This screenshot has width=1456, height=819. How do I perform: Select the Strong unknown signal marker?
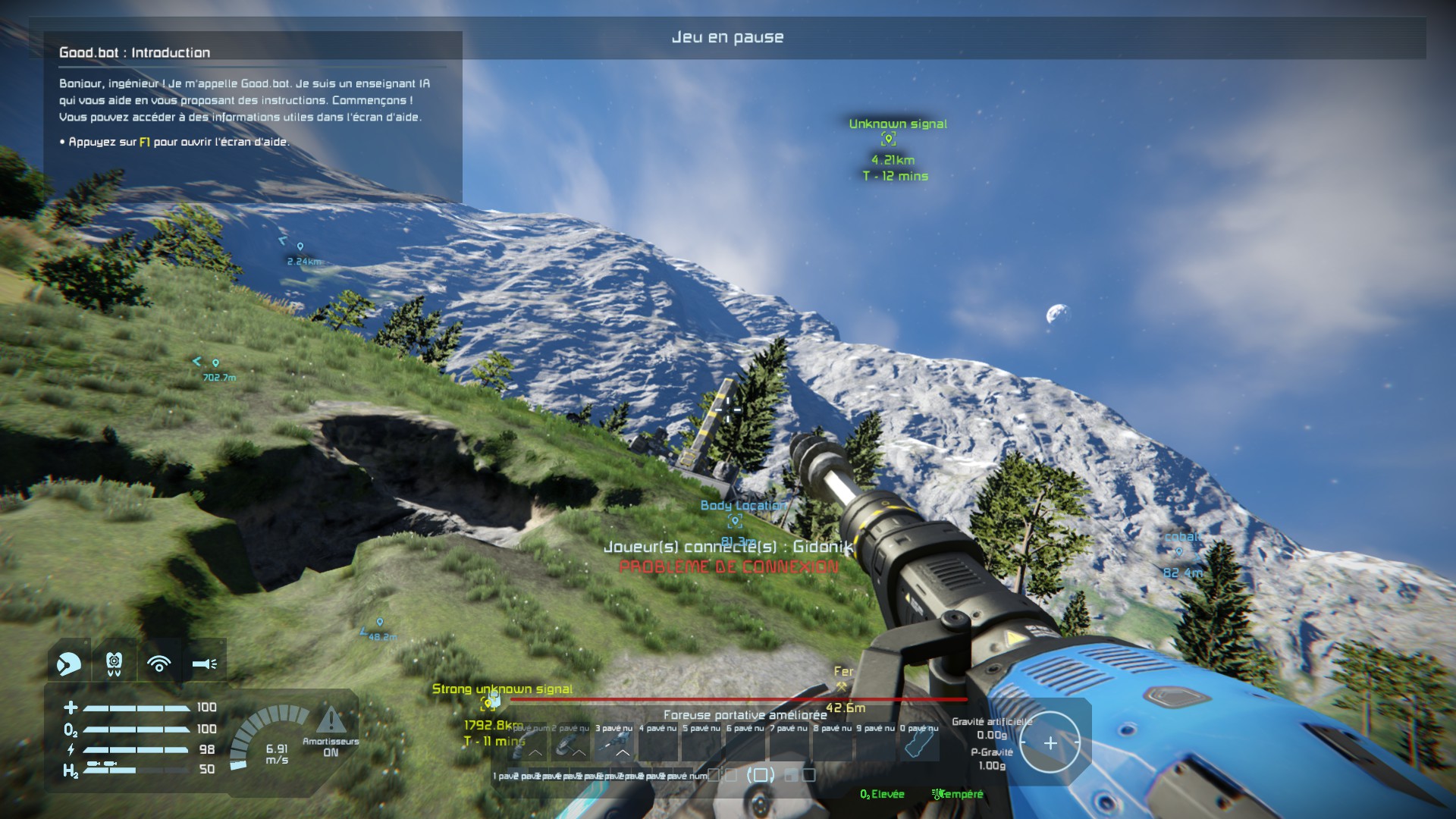490,702
